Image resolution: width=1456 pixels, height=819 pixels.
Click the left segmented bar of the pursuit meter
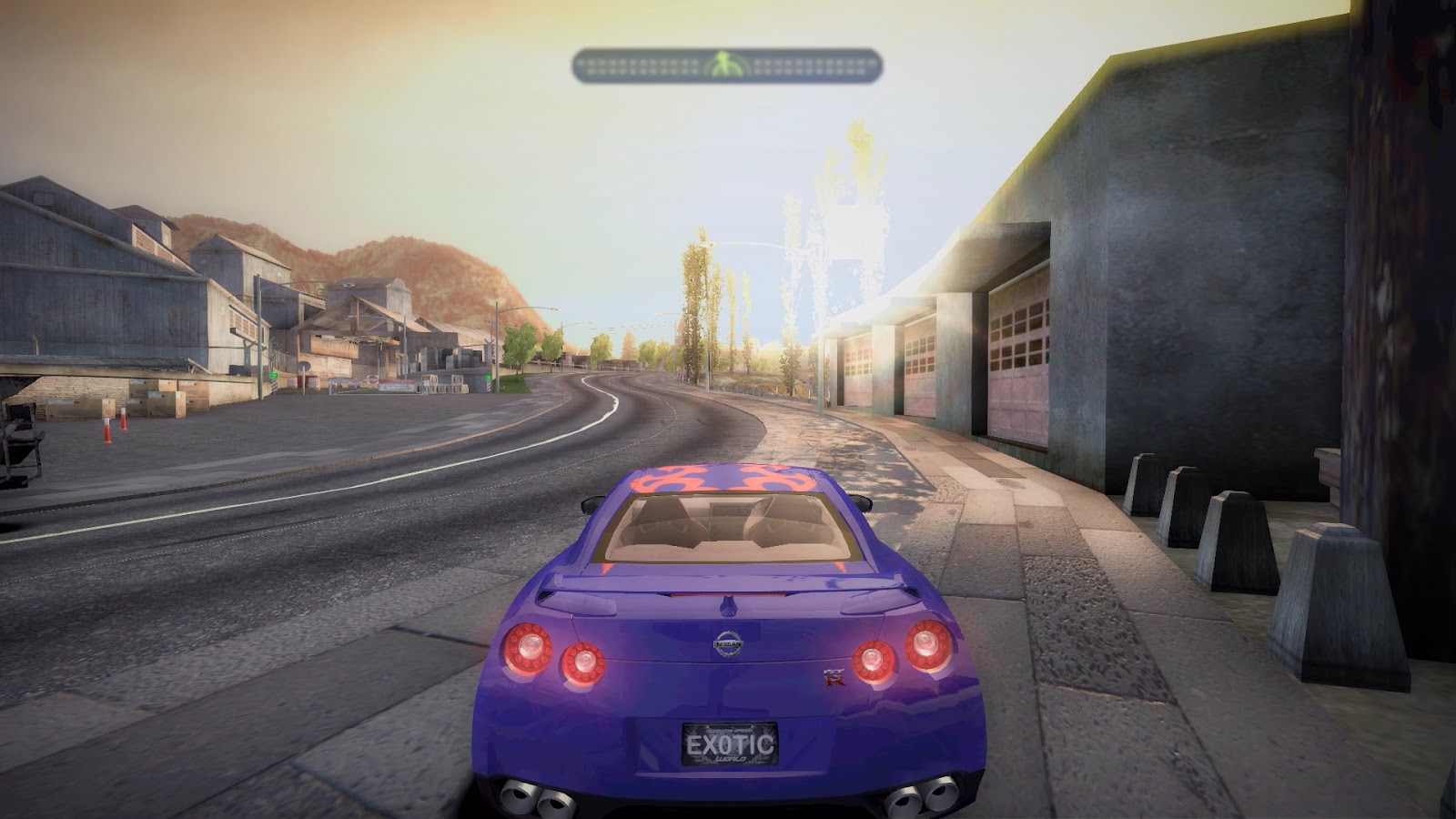pyautogui.click(x=637, y=64)
